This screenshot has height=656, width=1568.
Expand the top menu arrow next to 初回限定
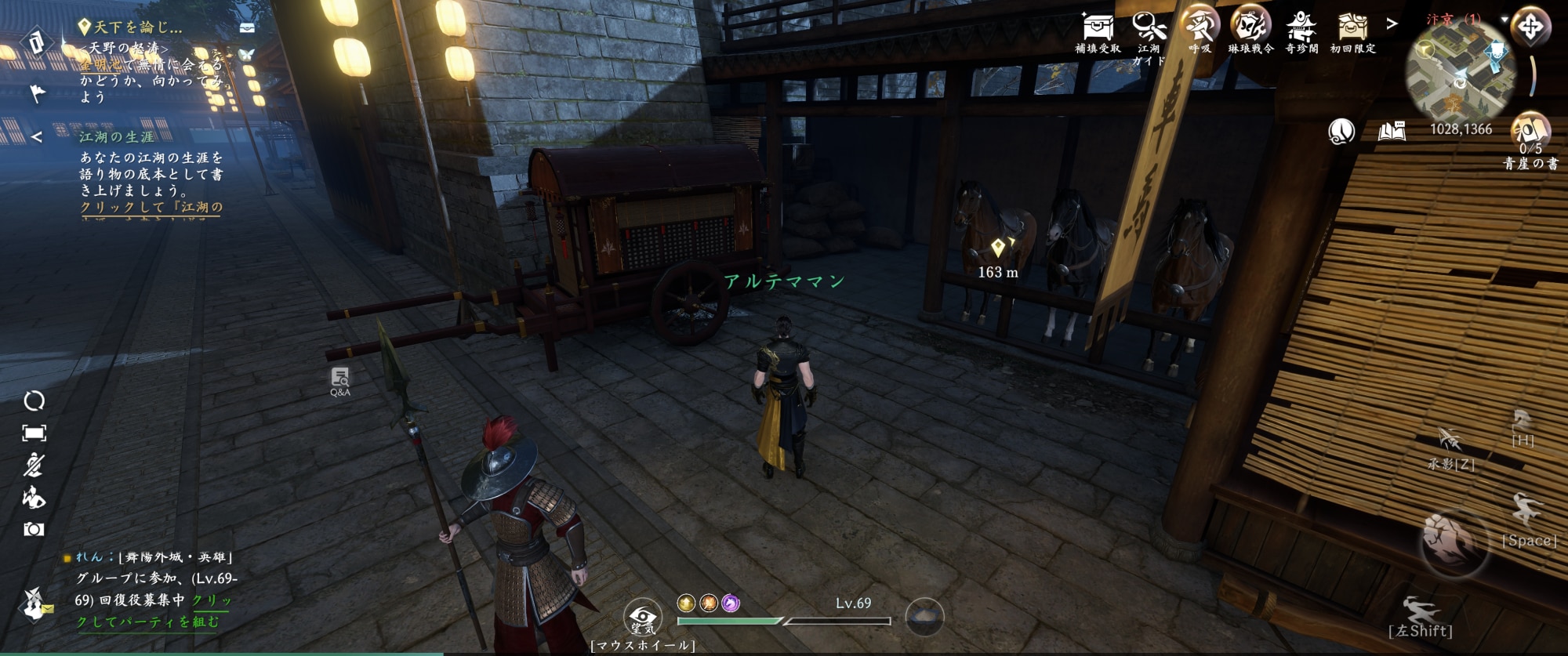point(1392,24)
